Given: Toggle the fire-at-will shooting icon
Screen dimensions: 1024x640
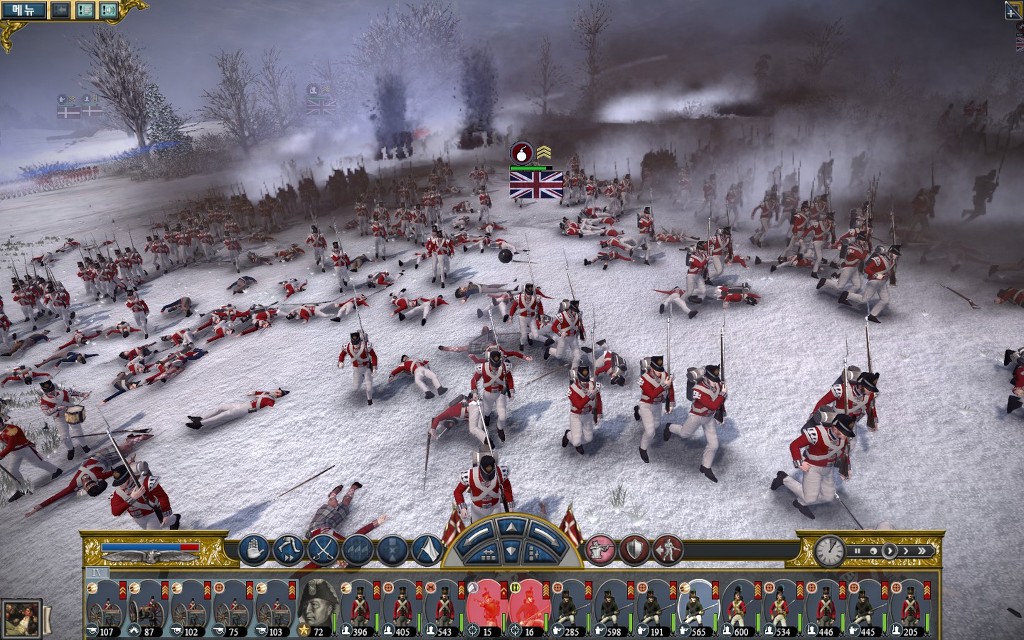Looking at the screenshot, I should click(x=600, y=550).
